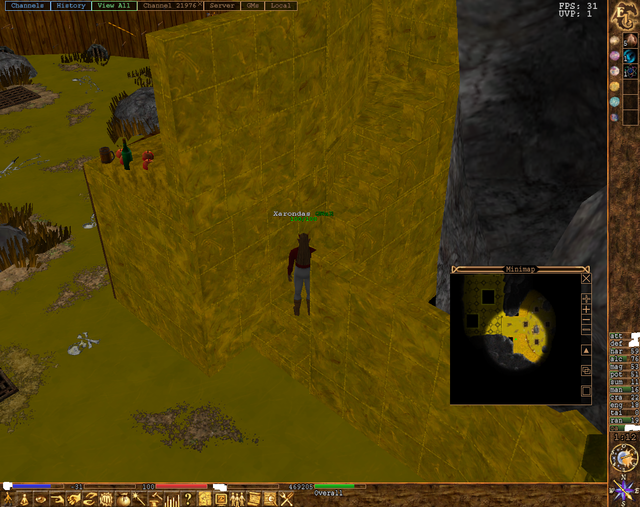Select the eye look-at tool
This screenshot has width=640, height=507.
click(x=41, y=499)
